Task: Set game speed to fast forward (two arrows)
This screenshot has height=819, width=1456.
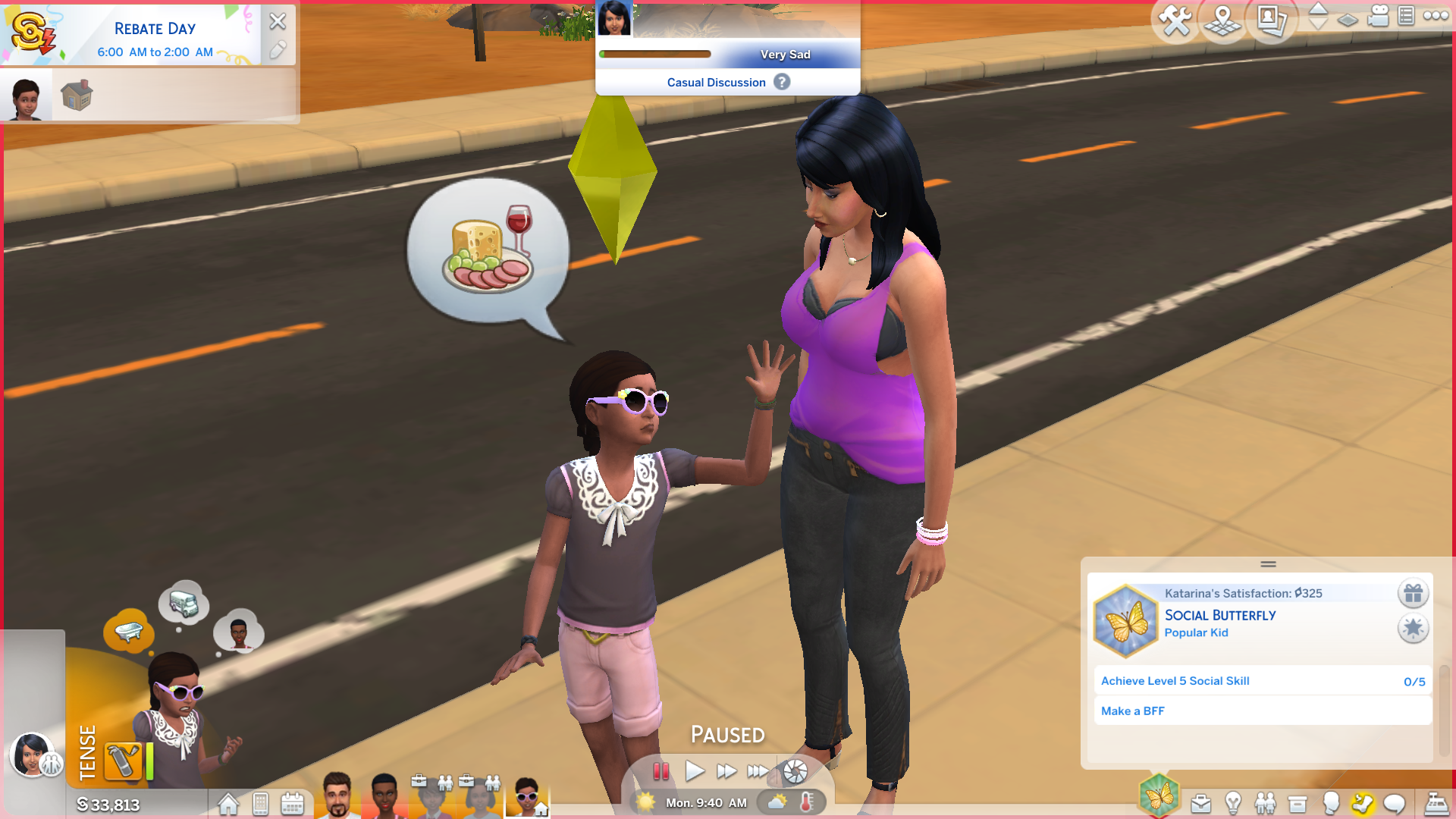Action: (x=726, y=771)
